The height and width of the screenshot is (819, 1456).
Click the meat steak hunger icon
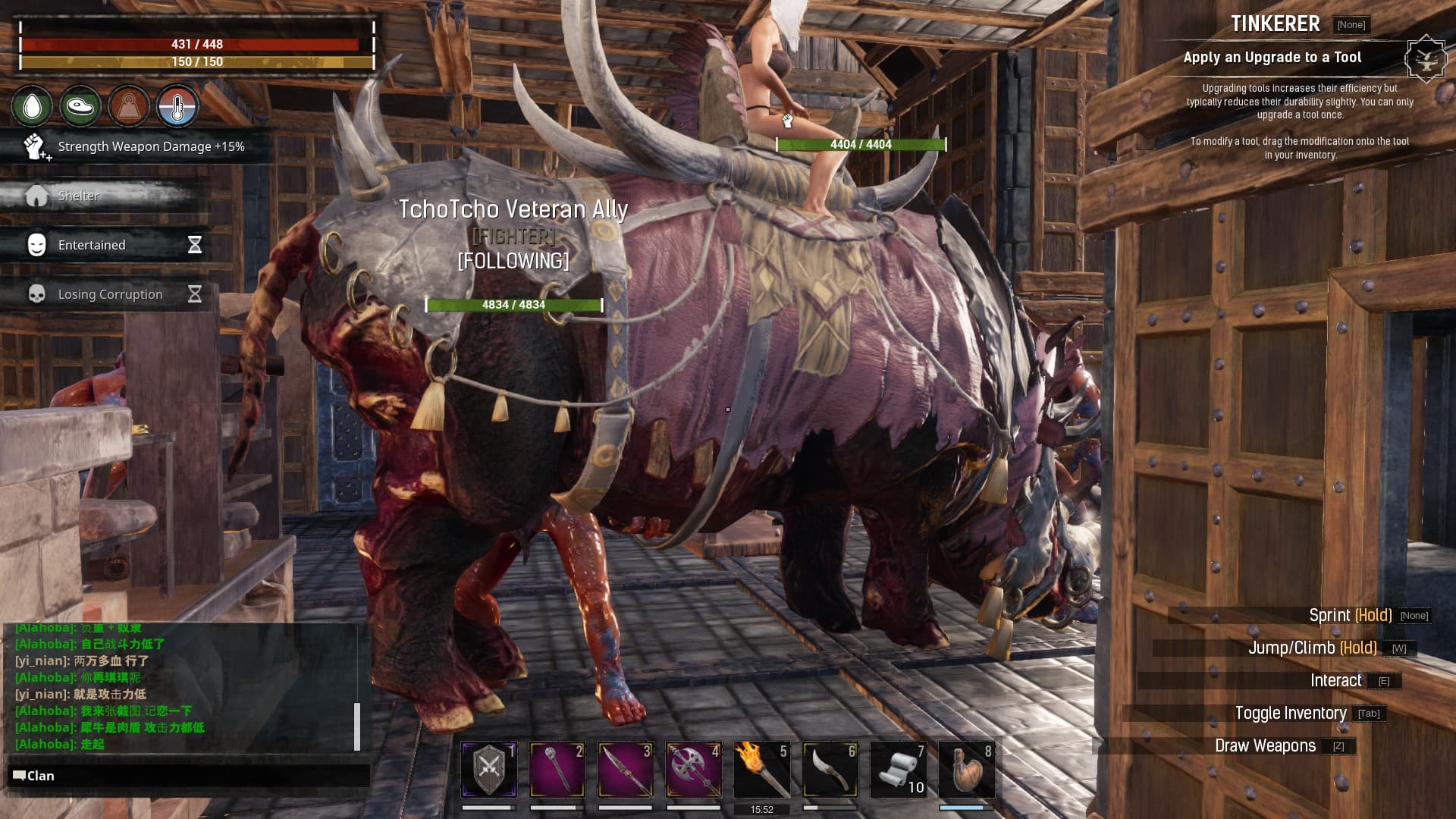(x=80, y=106)
